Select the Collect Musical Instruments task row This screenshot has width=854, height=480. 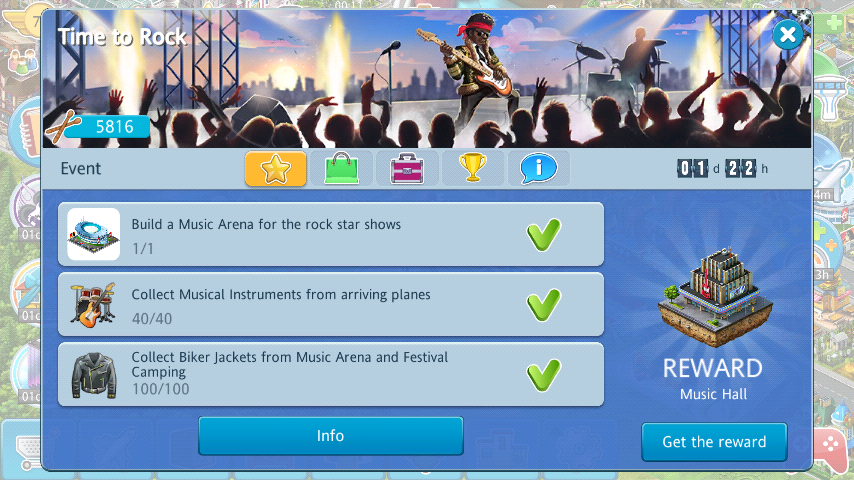coord(330,304)
